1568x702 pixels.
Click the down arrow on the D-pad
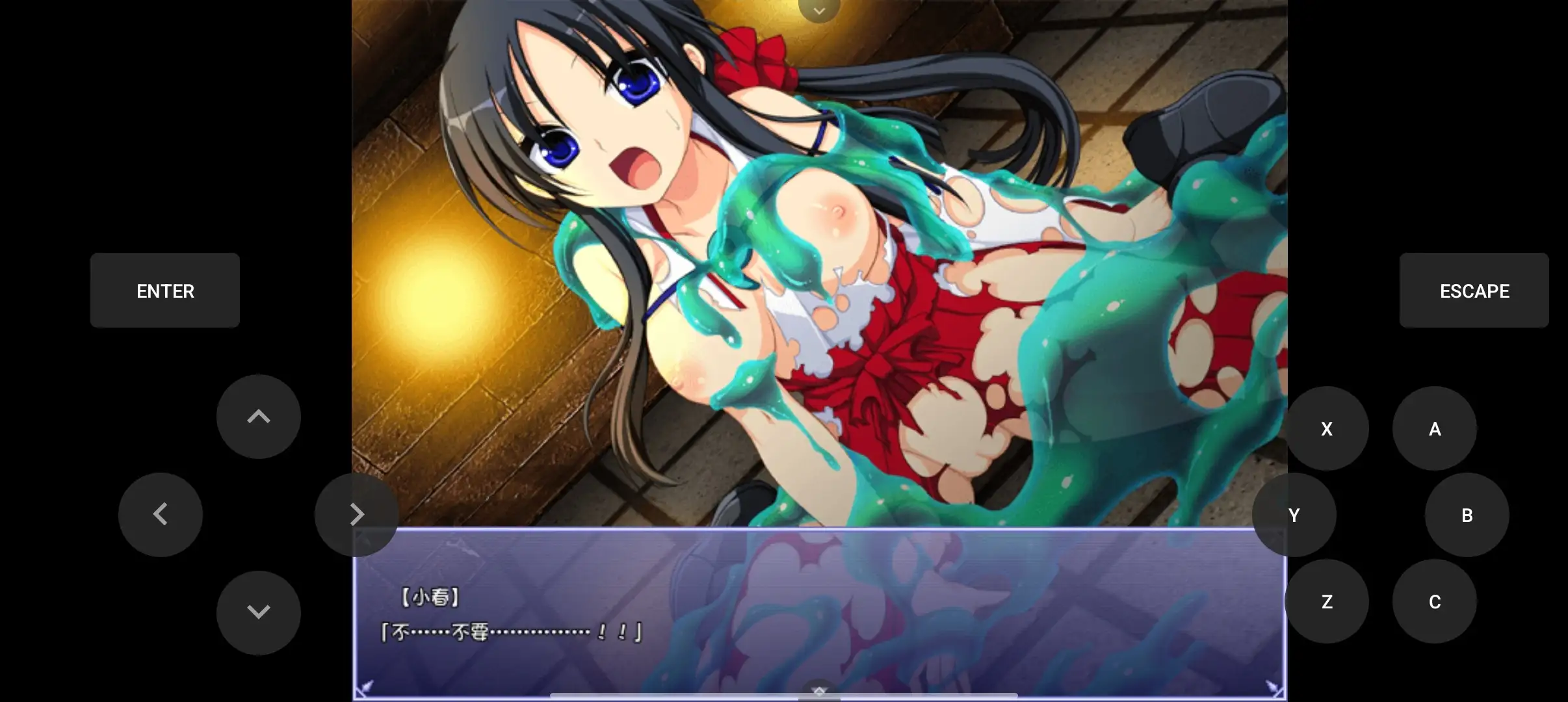point(259,612)
